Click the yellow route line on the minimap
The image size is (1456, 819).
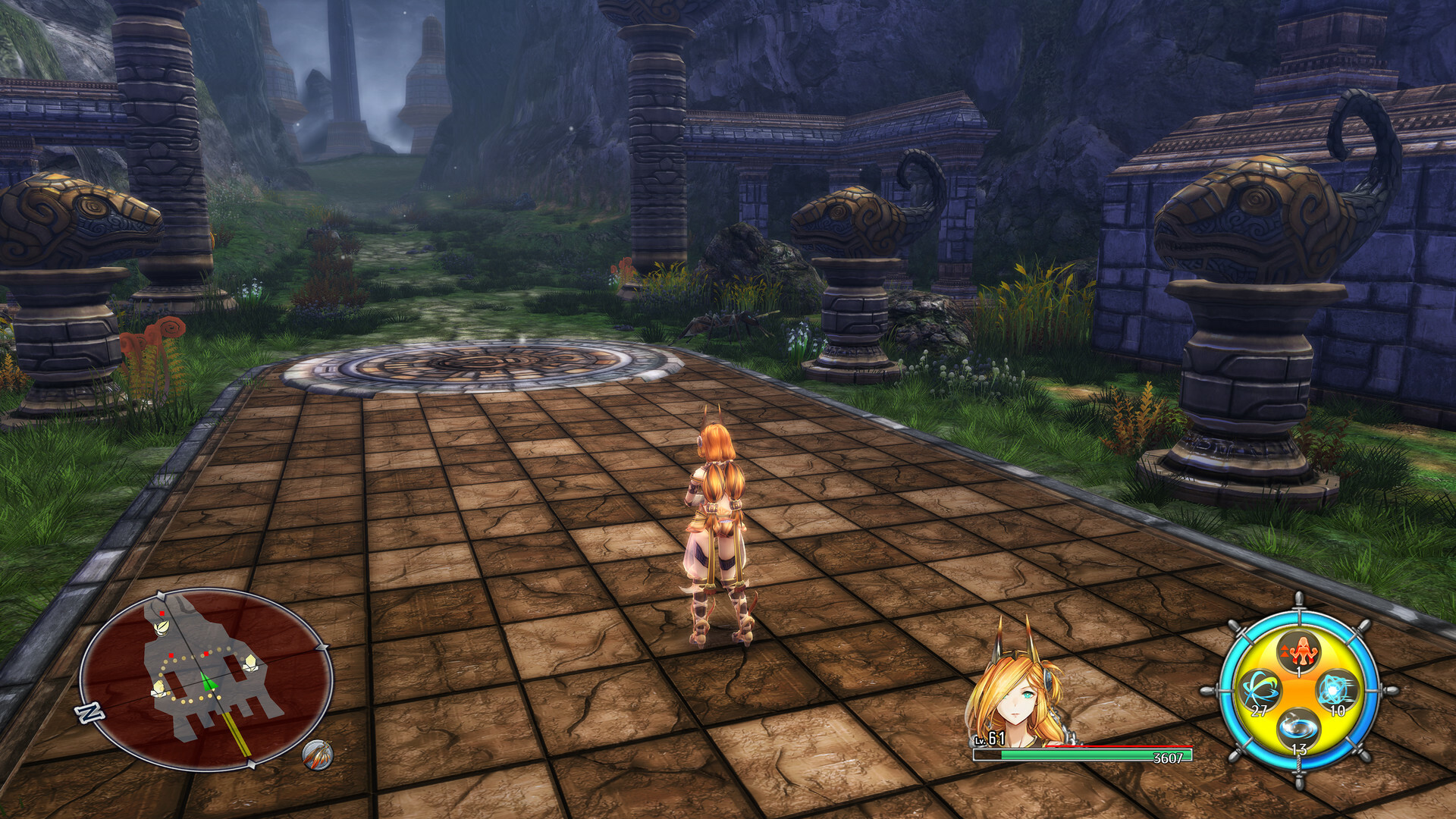point(236,733)
